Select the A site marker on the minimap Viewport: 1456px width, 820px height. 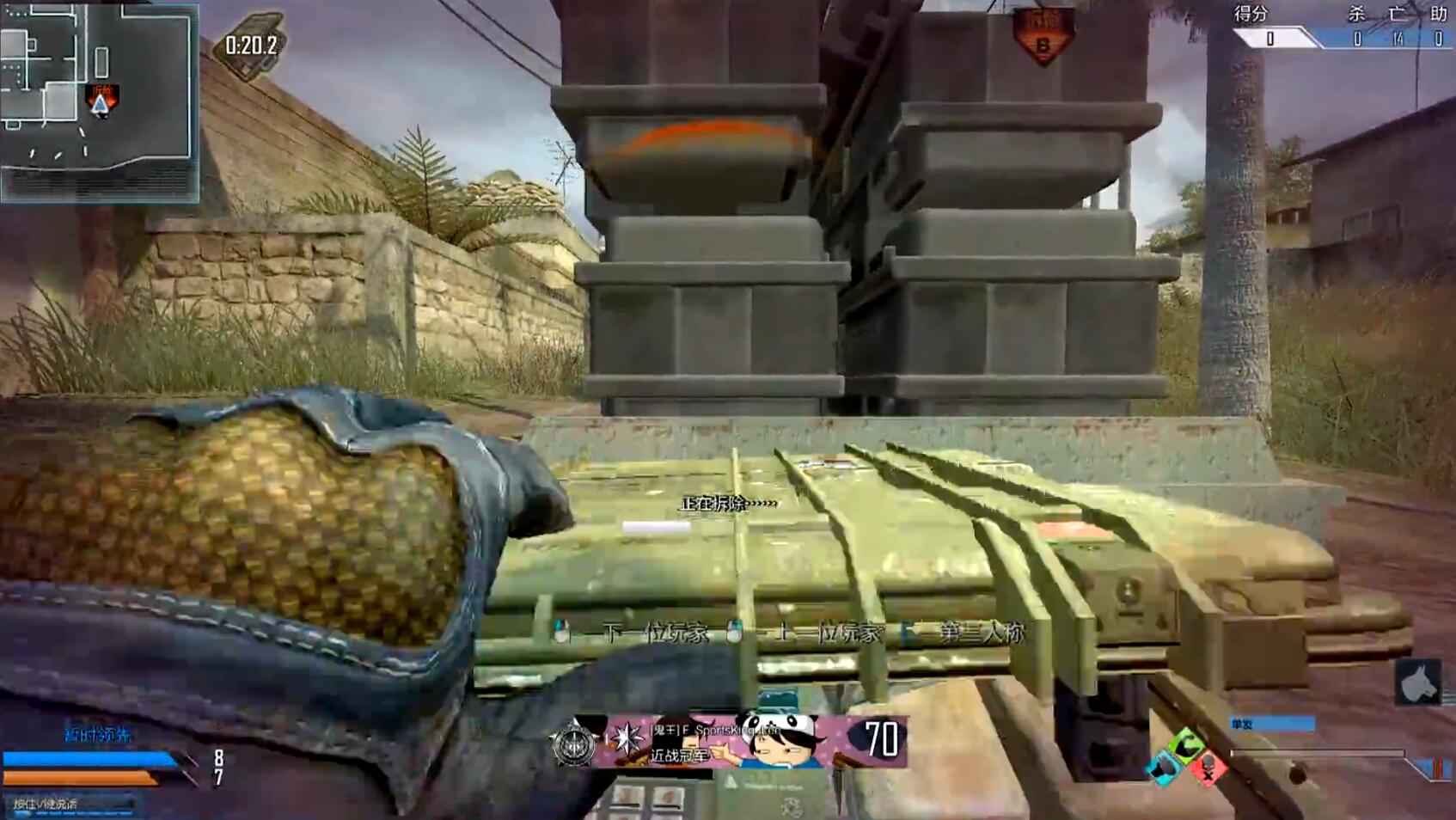click(x=101, y=102)
